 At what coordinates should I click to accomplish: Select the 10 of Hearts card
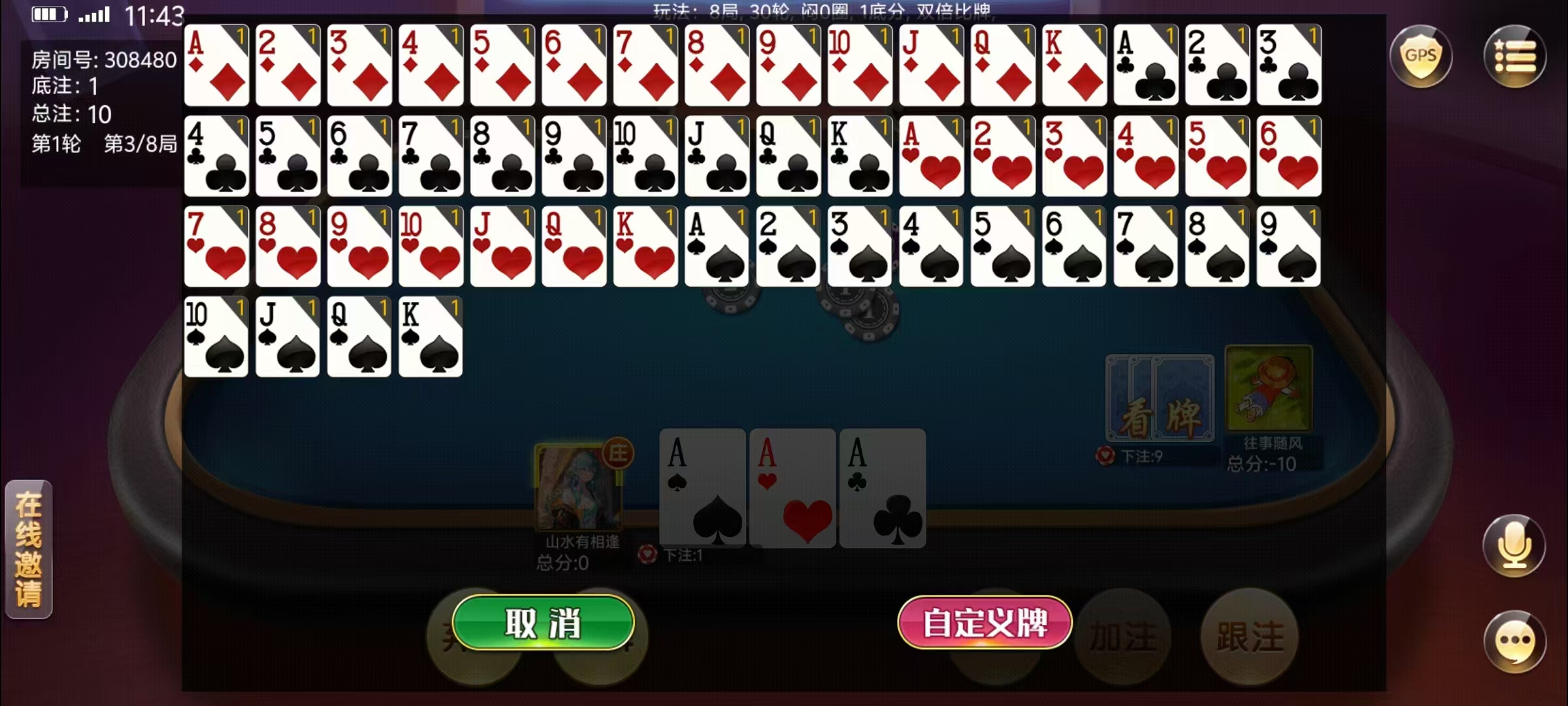430,247
